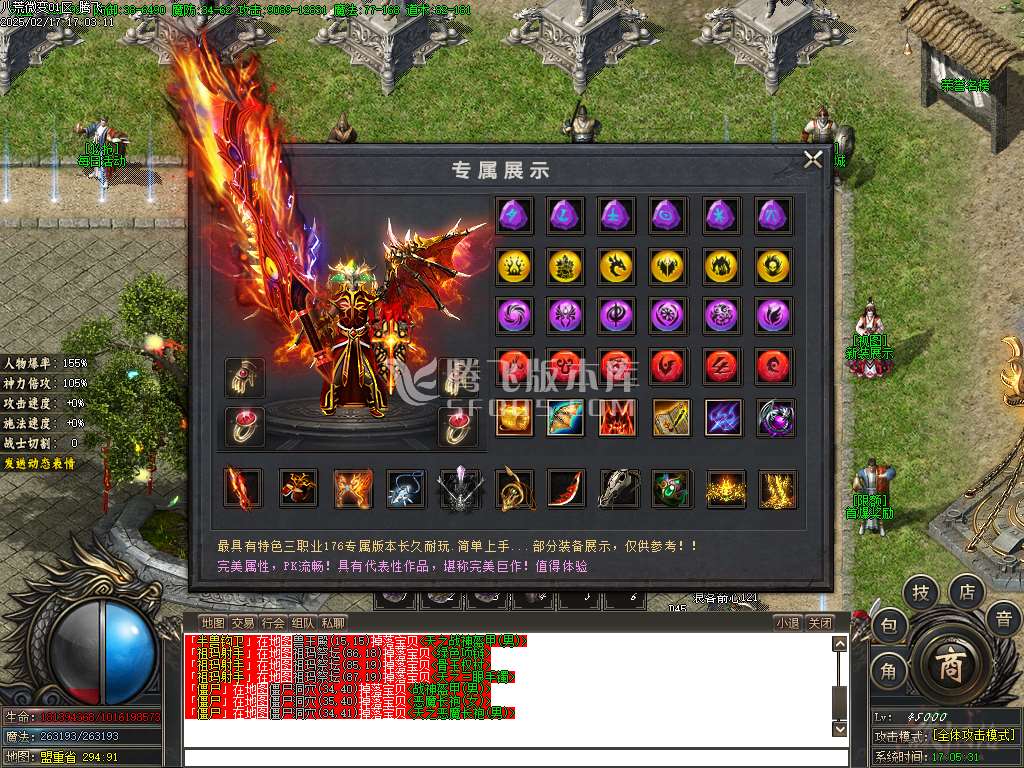Open the 角 character button
The height and width of the screenshot is (768, 1024).
pos(889,671)
